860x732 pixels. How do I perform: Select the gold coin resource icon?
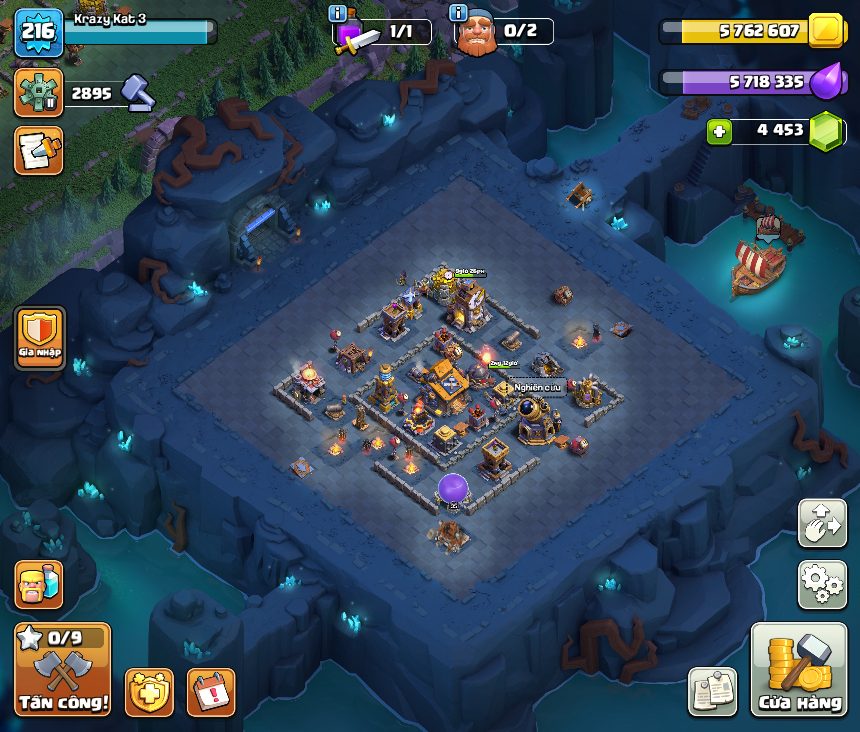point(826,31)
